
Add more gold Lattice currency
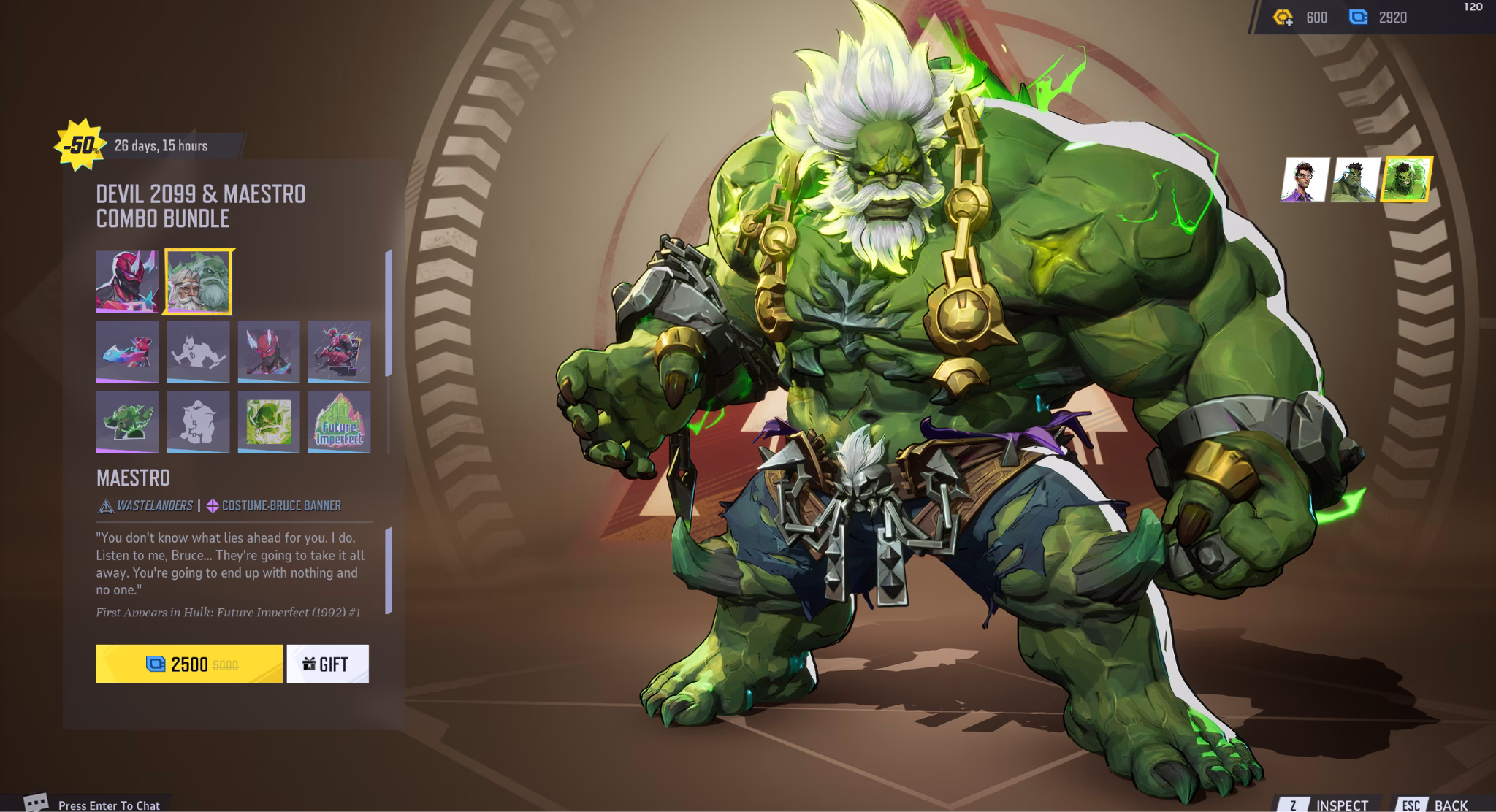tap(1283, 18)
